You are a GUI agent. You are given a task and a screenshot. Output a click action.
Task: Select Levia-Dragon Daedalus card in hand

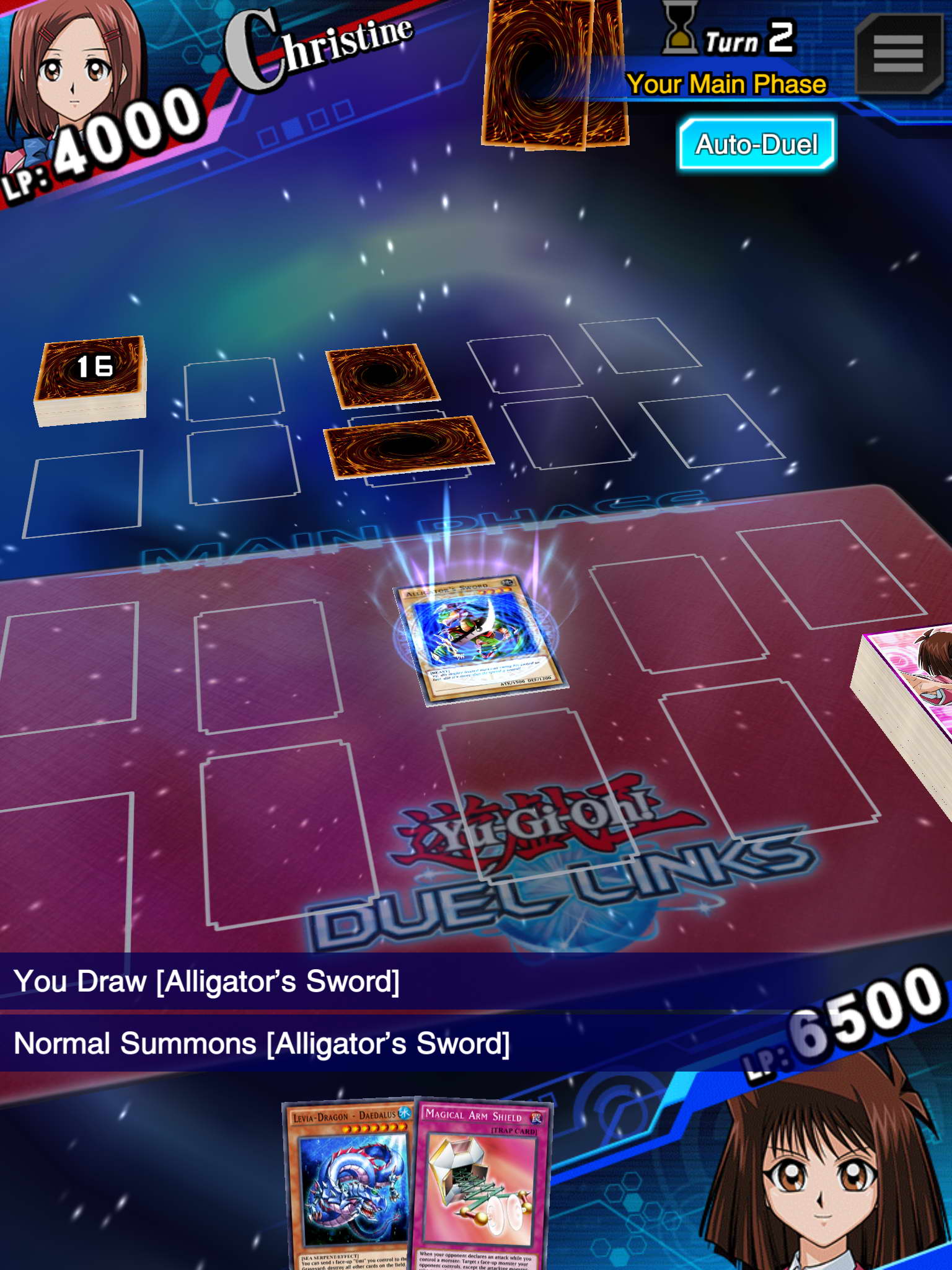tap(351, 1184)
